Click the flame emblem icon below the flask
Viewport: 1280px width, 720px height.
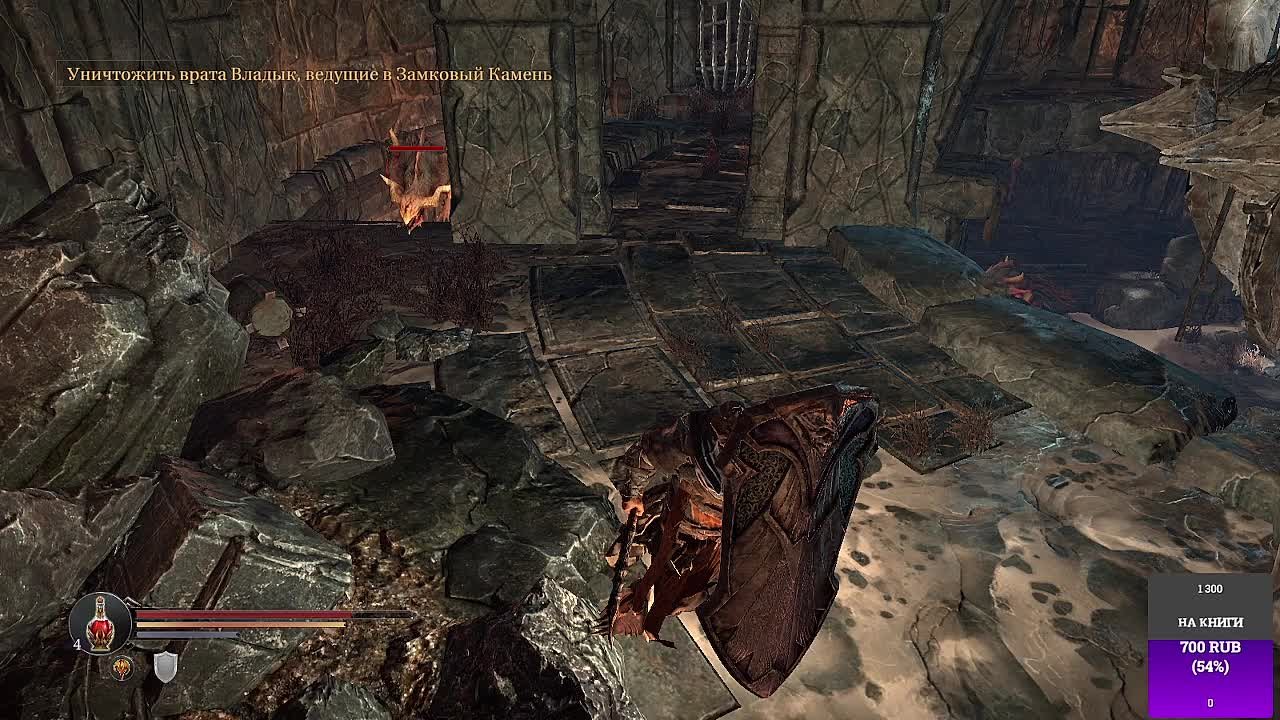click(121, 667)
